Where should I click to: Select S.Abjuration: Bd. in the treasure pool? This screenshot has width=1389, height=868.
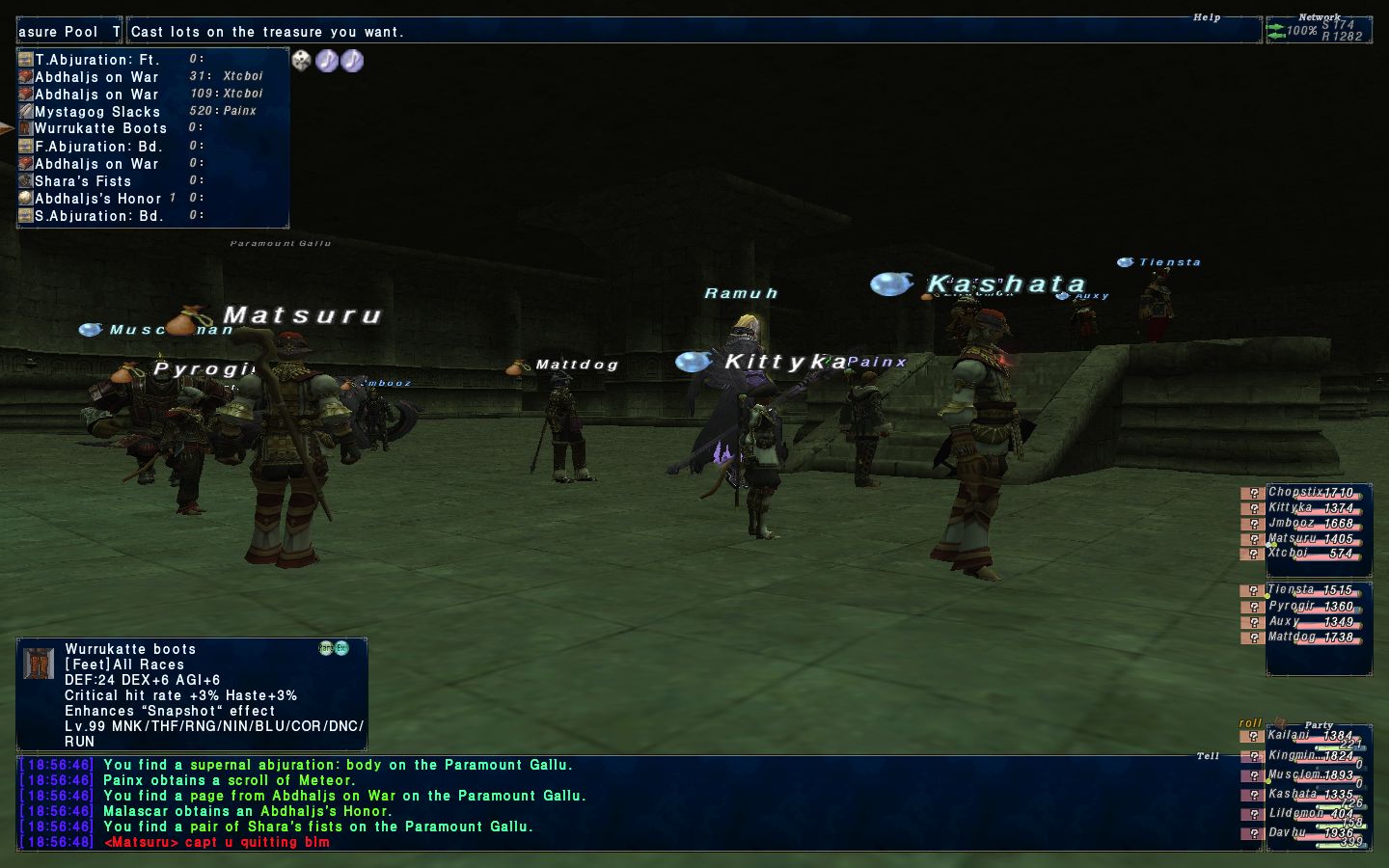point(98,216)
